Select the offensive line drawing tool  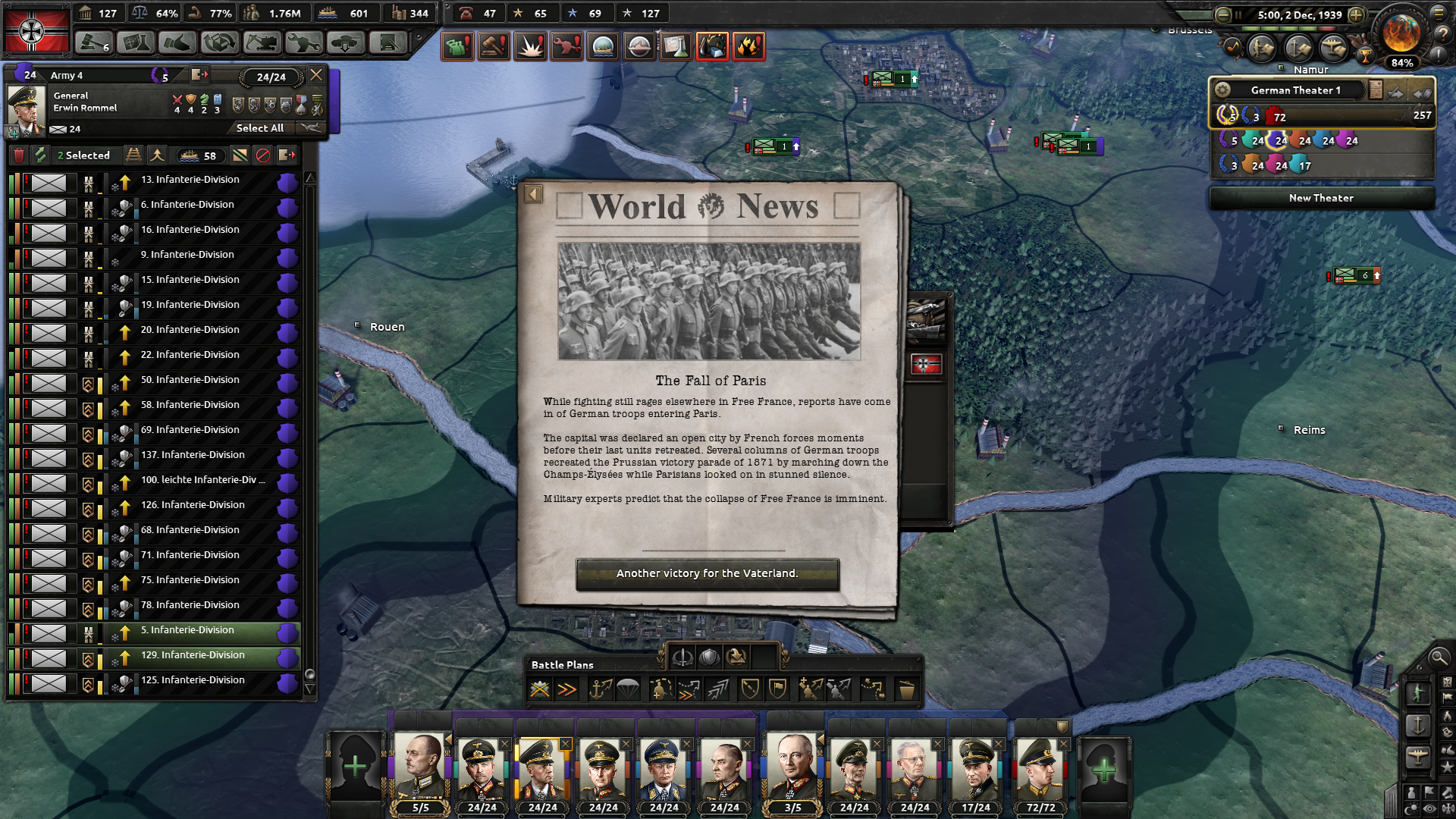(x=718, y=689)
